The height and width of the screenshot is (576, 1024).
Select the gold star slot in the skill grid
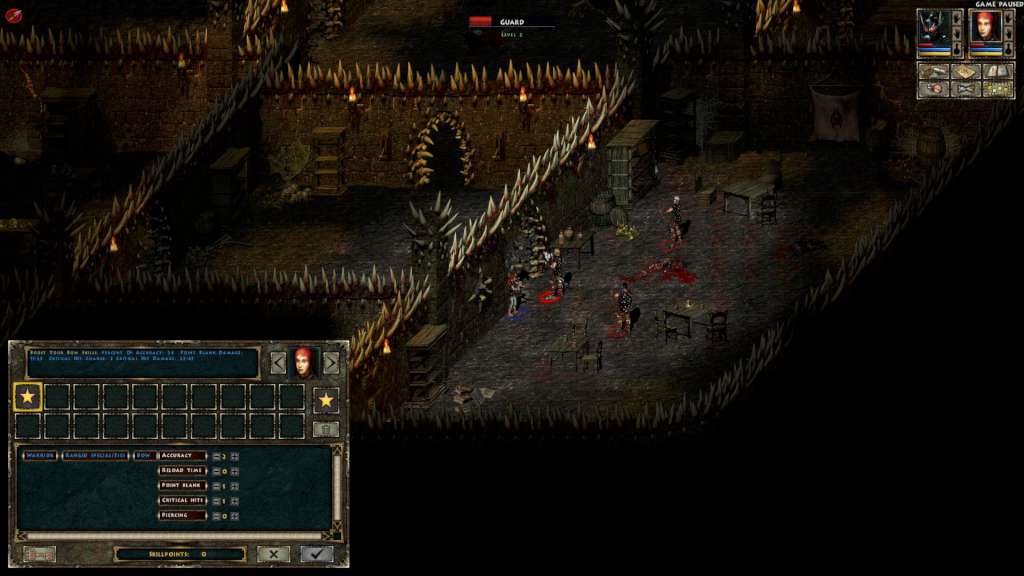(x=28, y=398)
